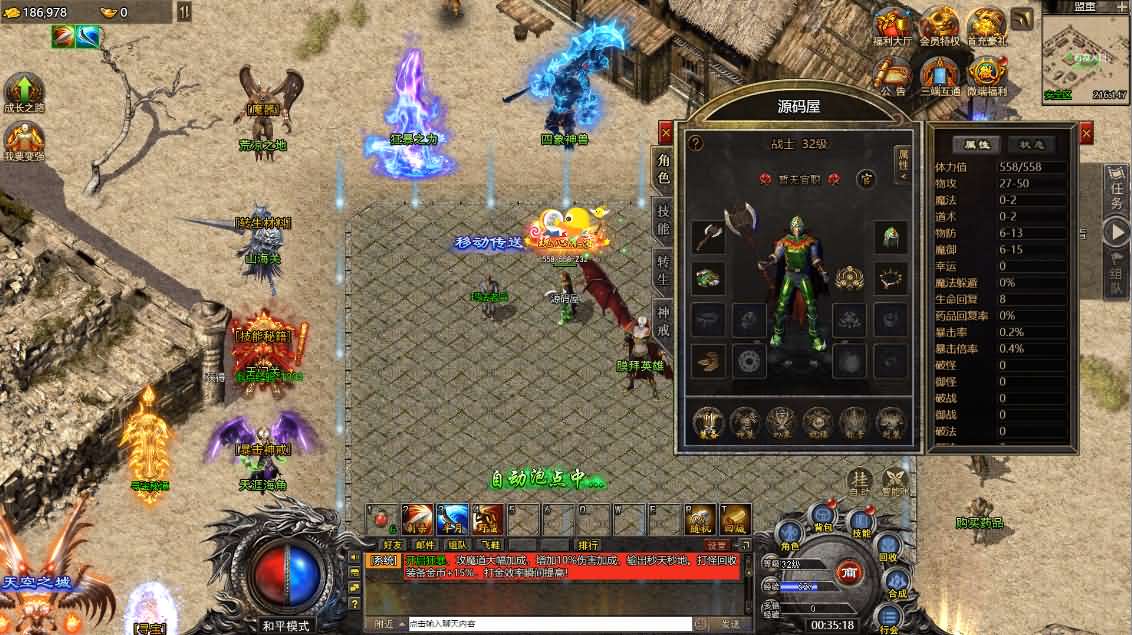The height and width of the screenshot is (635, 1132).
Task: Select the equipped axe weapon slot
Action: coord(709,236)
